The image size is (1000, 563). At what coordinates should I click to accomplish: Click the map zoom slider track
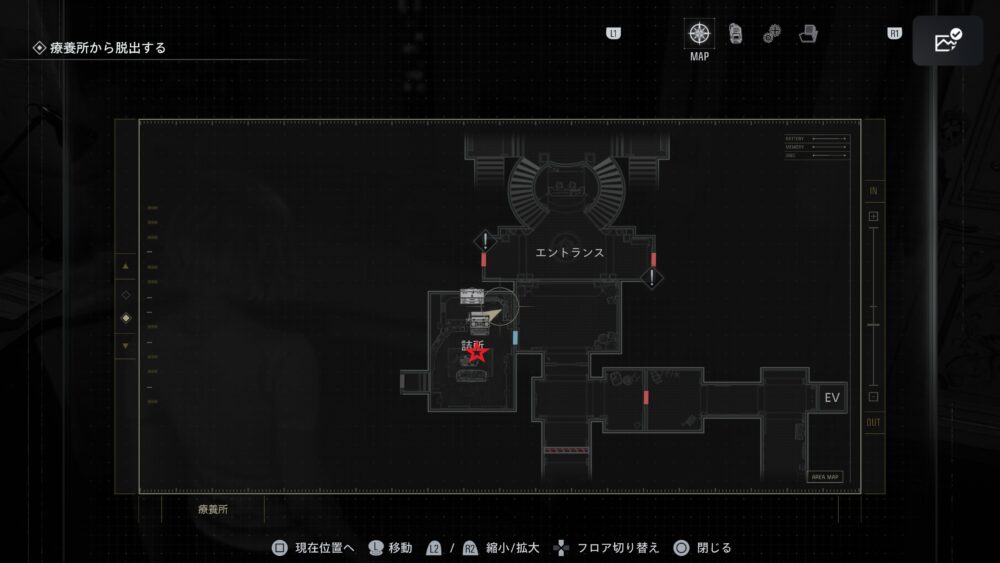[x=873, y=306]
